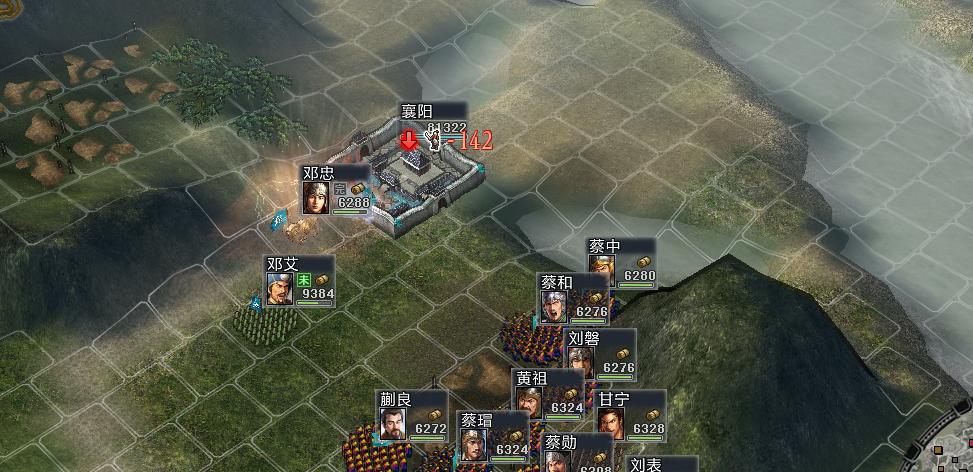
Task: Select the 襄阳 city name tag
Action: tap(433, 111)
